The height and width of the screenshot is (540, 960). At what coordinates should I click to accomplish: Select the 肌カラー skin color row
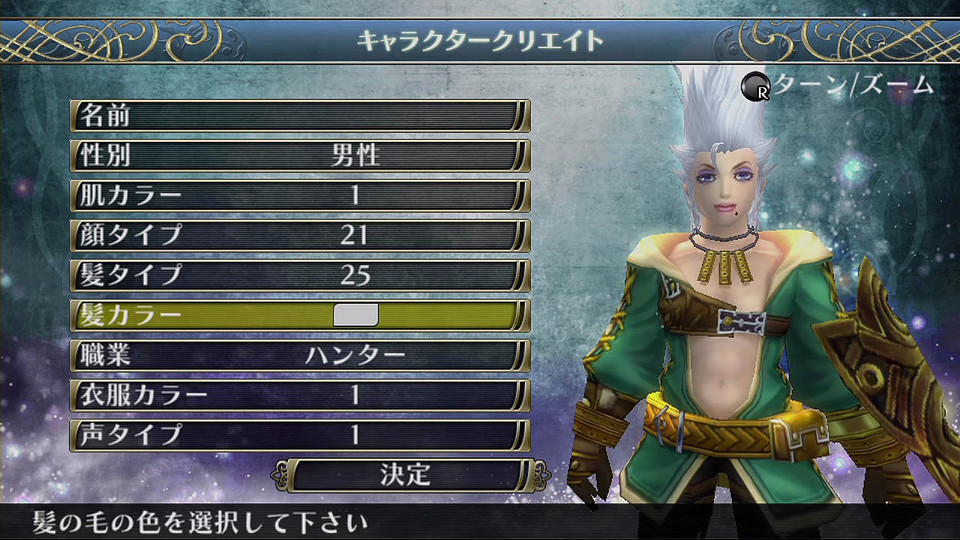[x=300, y=195]
